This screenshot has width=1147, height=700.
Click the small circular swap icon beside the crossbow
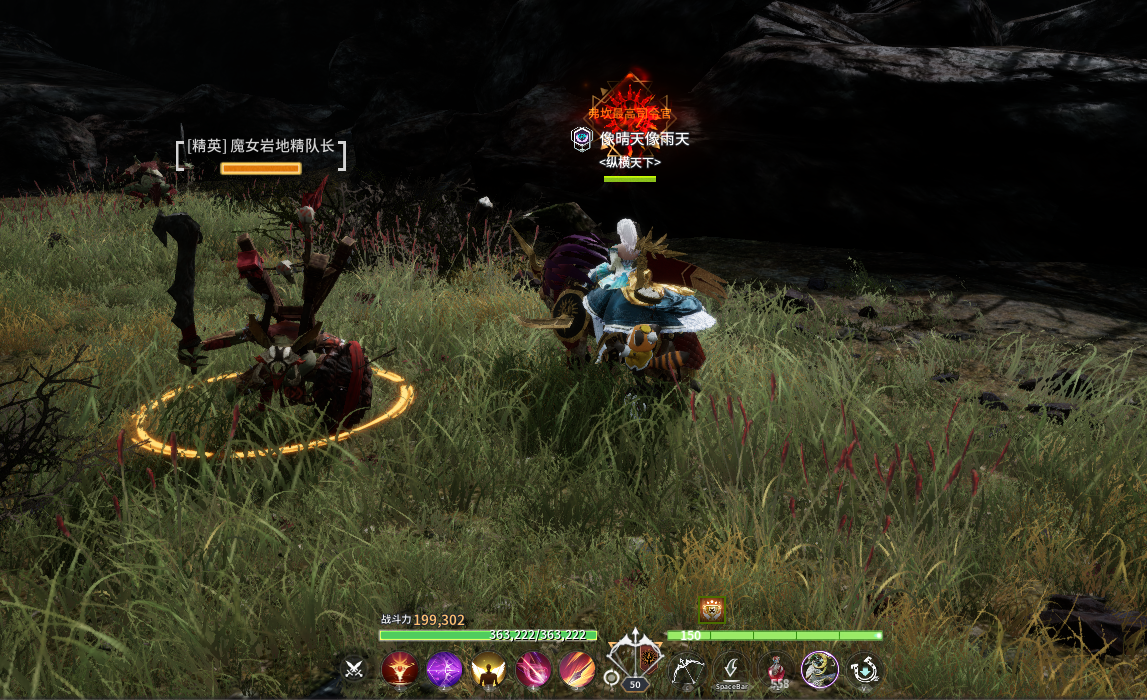611,678
